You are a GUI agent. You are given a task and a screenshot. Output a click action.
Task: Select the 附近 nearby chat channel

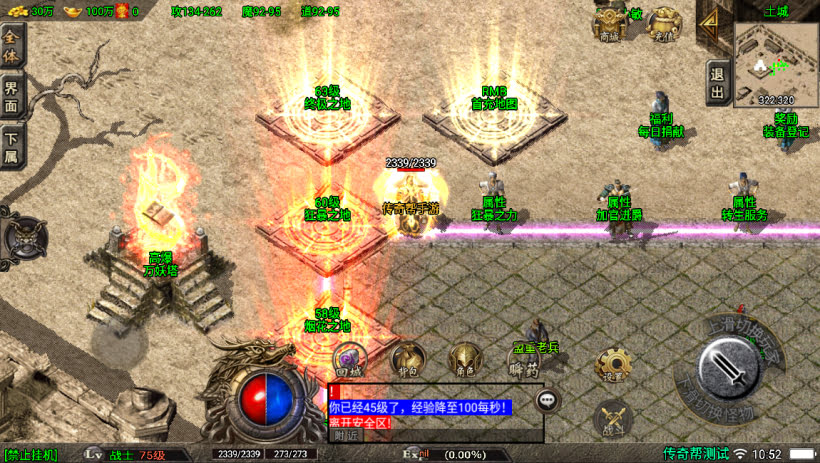[347, 435]
